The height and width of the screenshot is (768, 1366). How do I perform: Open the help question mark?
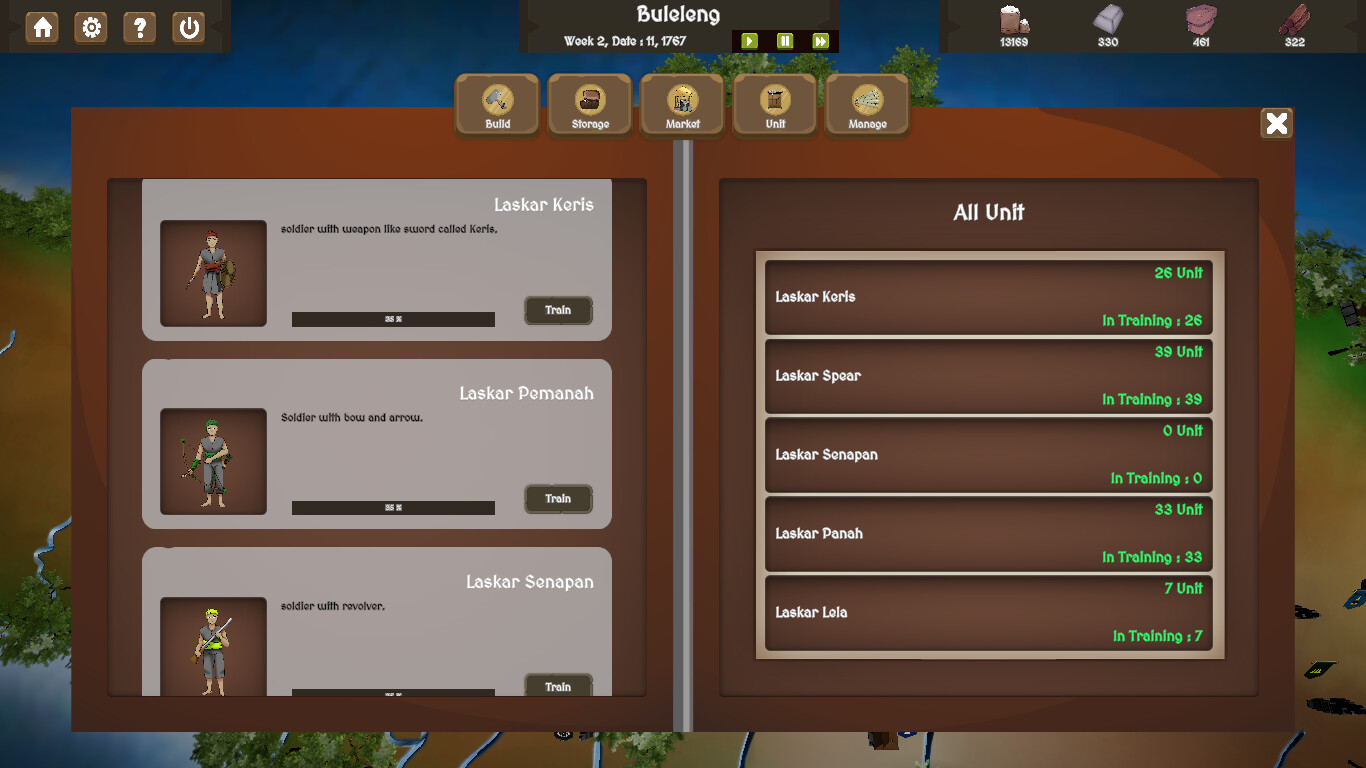coord(140,27)
